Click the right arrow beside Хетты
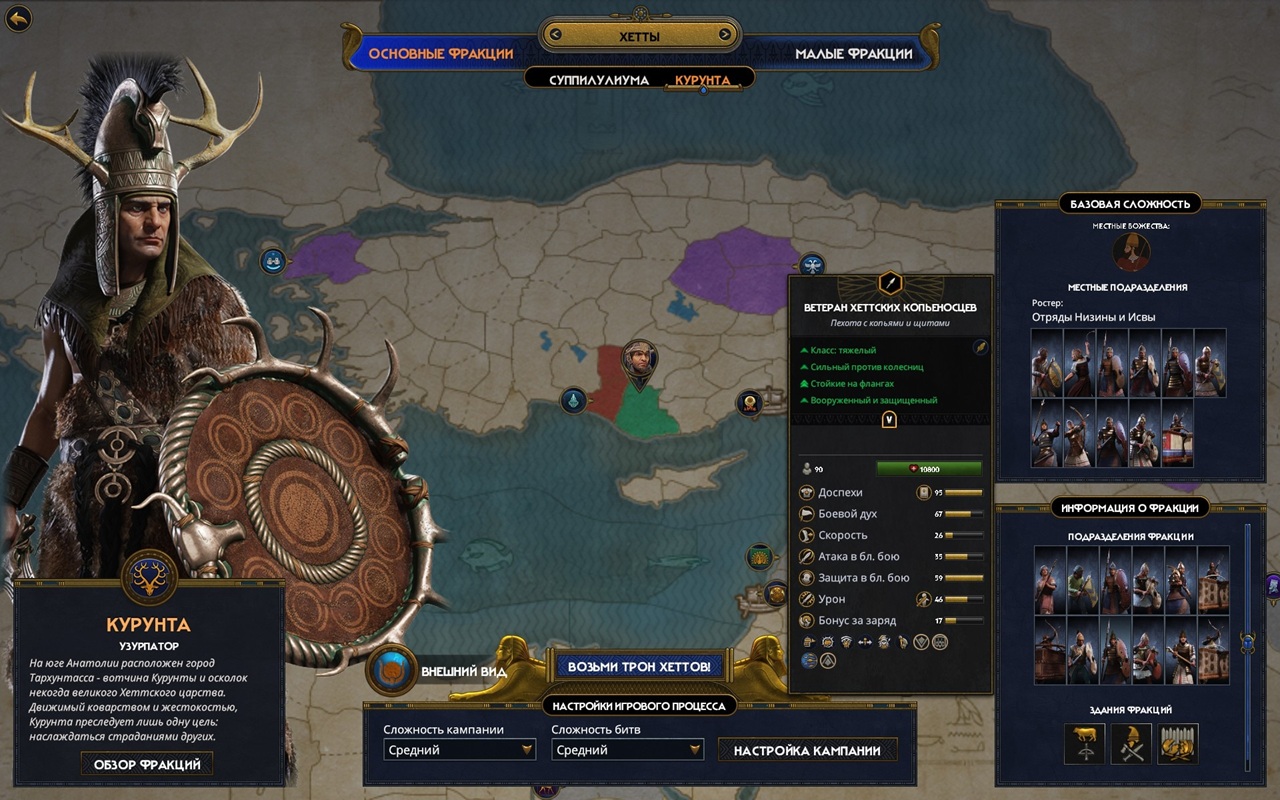This screenshot has height=800, width=1280. click(724, 36)
